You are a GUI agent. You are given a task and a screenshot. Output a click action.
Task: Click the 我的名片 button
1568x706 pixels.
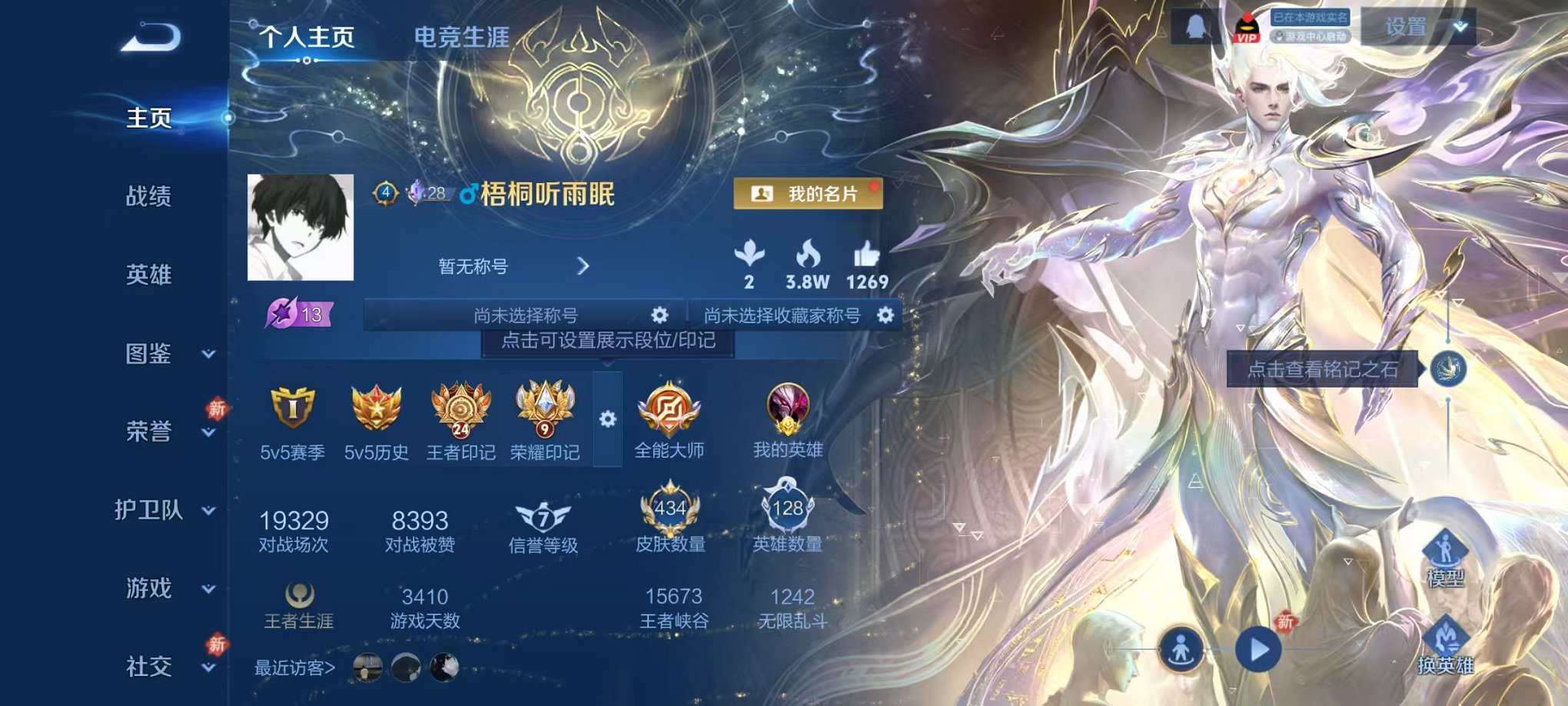809,194
